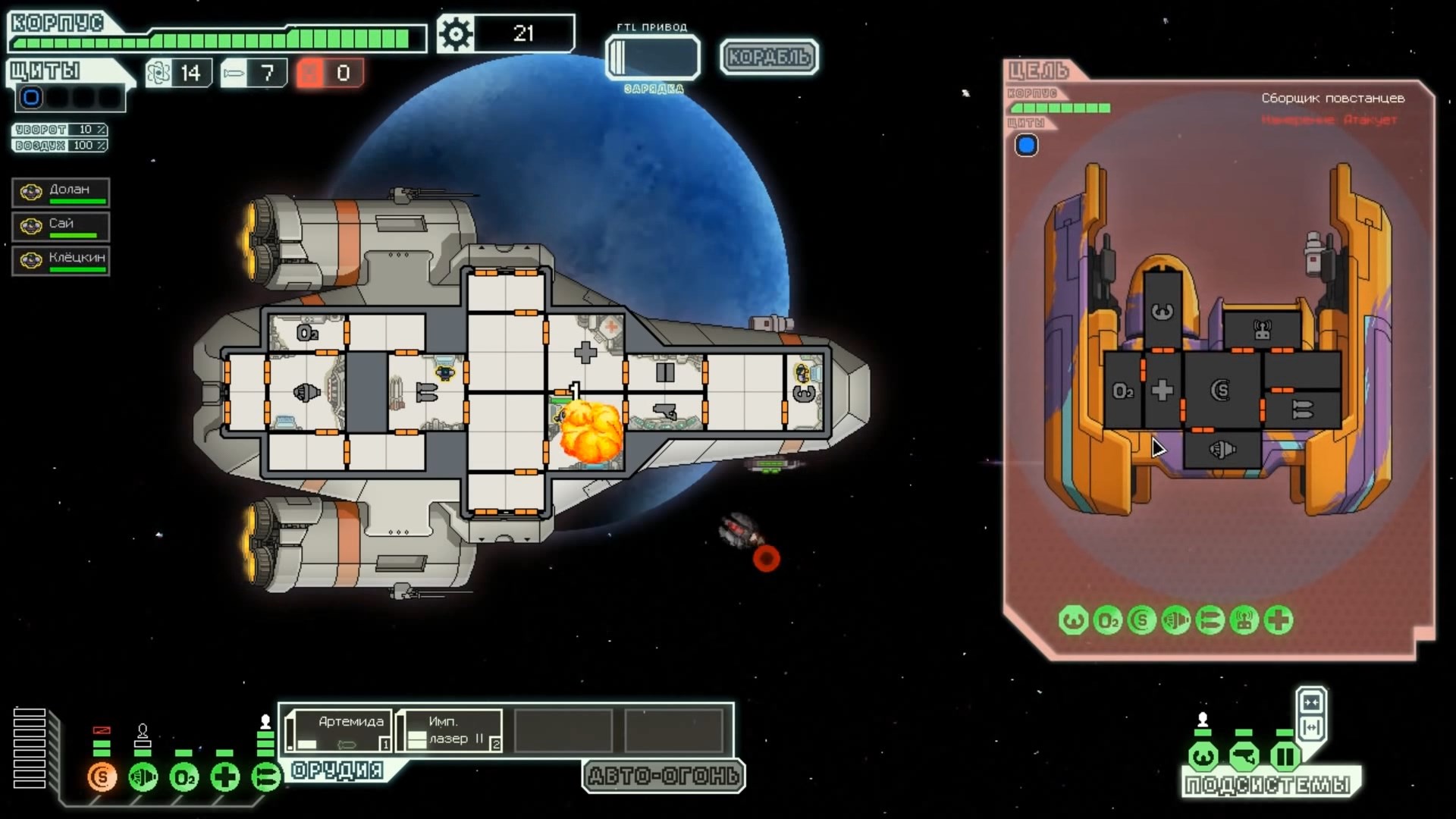Viewport: 1456px width, 819px height.
Task: Click the engines system icon
Action: click(143, 777)
